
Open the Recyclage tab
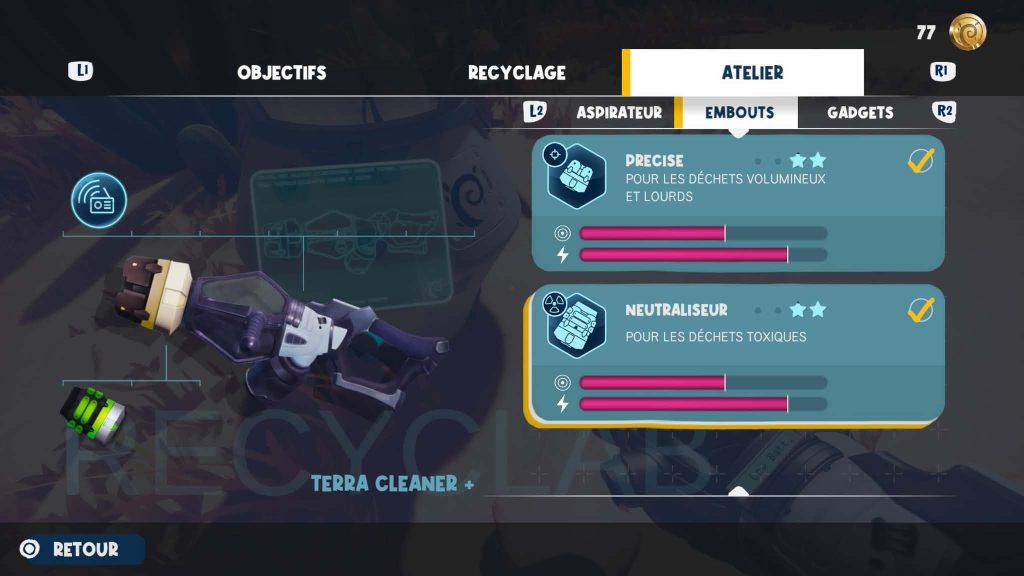tap(516, 73)
